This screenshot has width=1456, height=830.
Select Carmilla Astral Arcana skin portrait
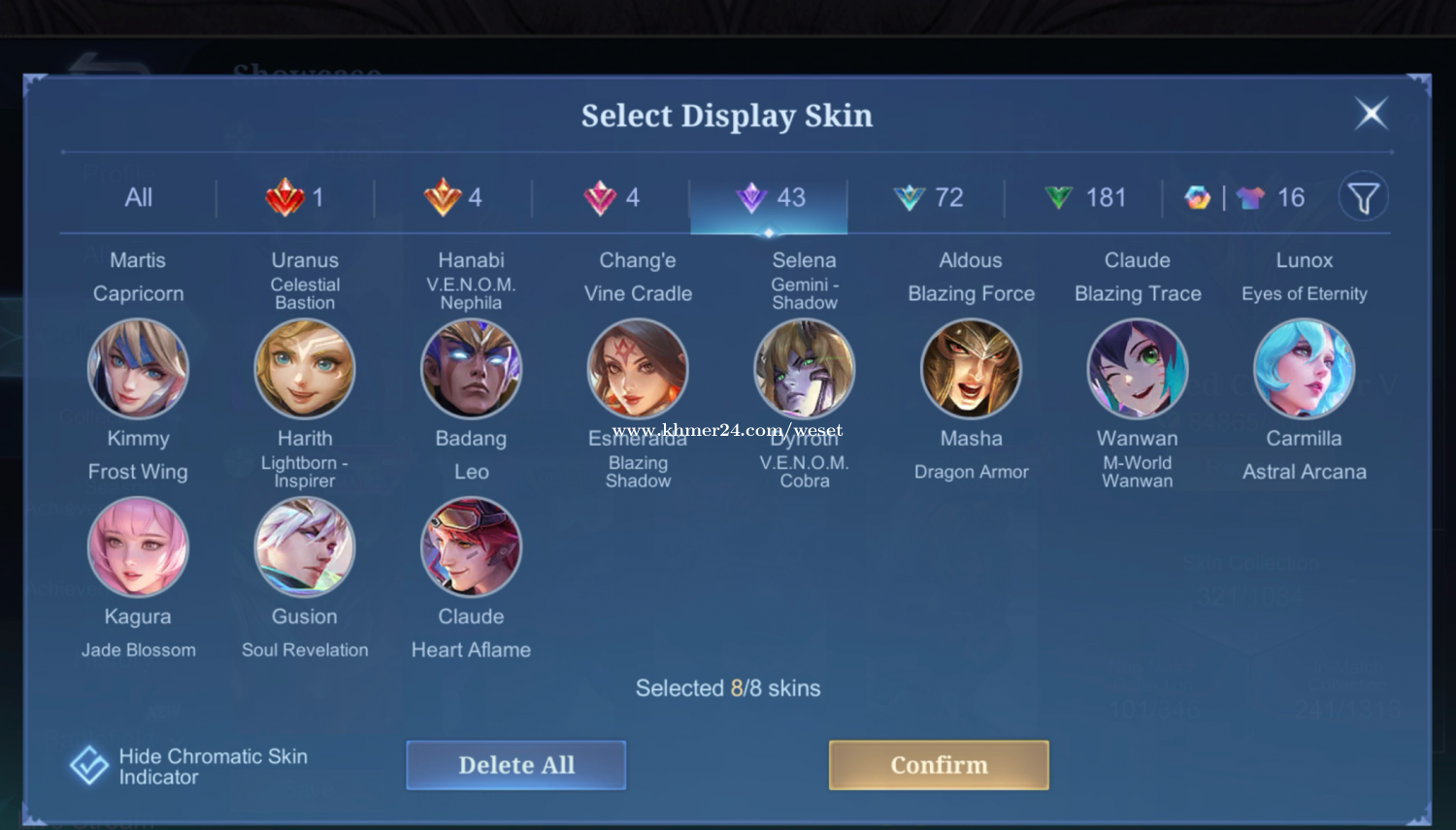pos(1304,369)
